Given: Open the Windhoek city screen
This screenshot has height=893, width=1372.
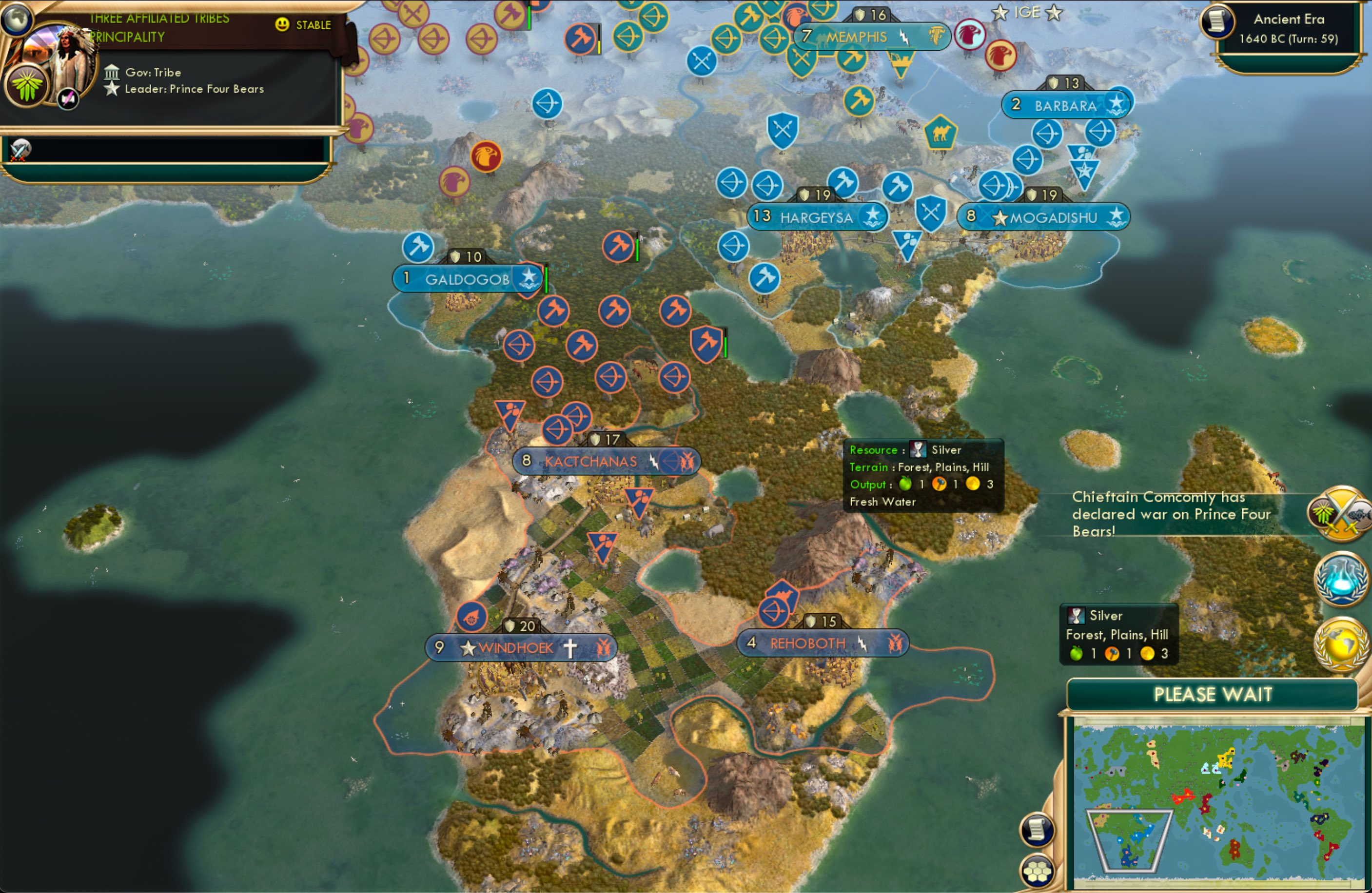Looking at the screenshot, I should pos(516,647).
